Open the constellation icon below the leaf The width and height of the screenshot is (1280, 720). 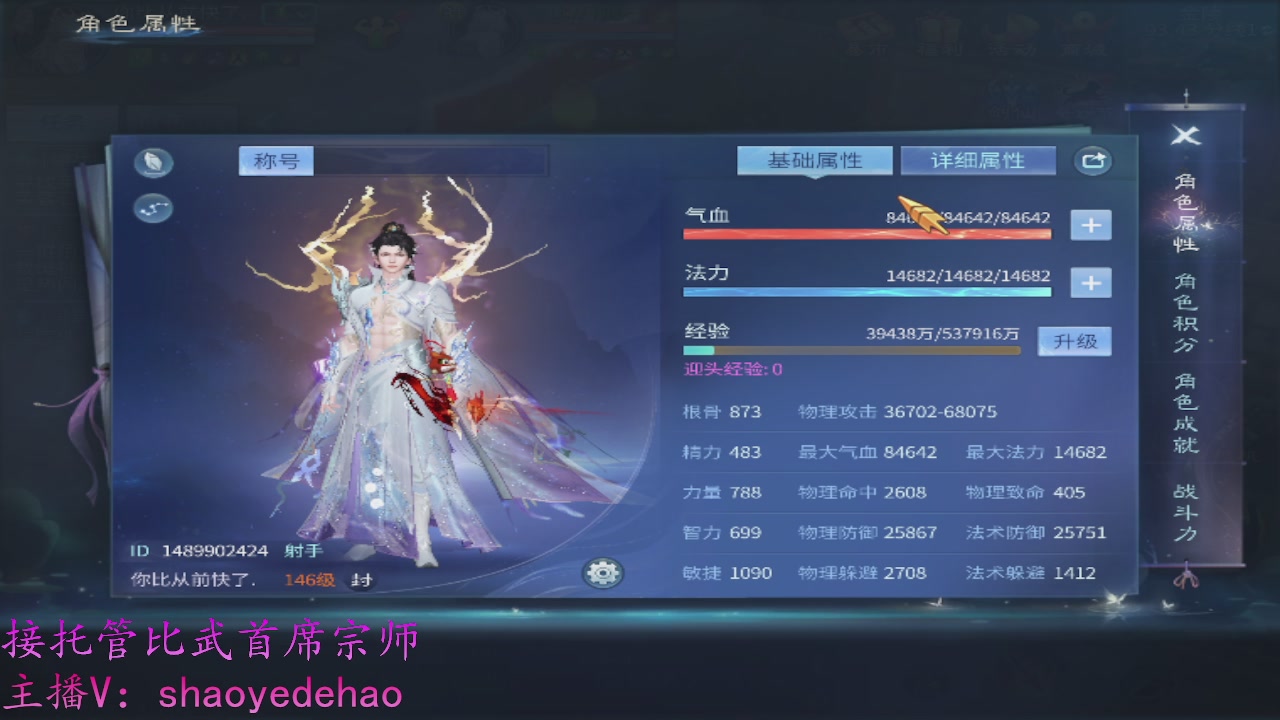[x=152, y=210]
